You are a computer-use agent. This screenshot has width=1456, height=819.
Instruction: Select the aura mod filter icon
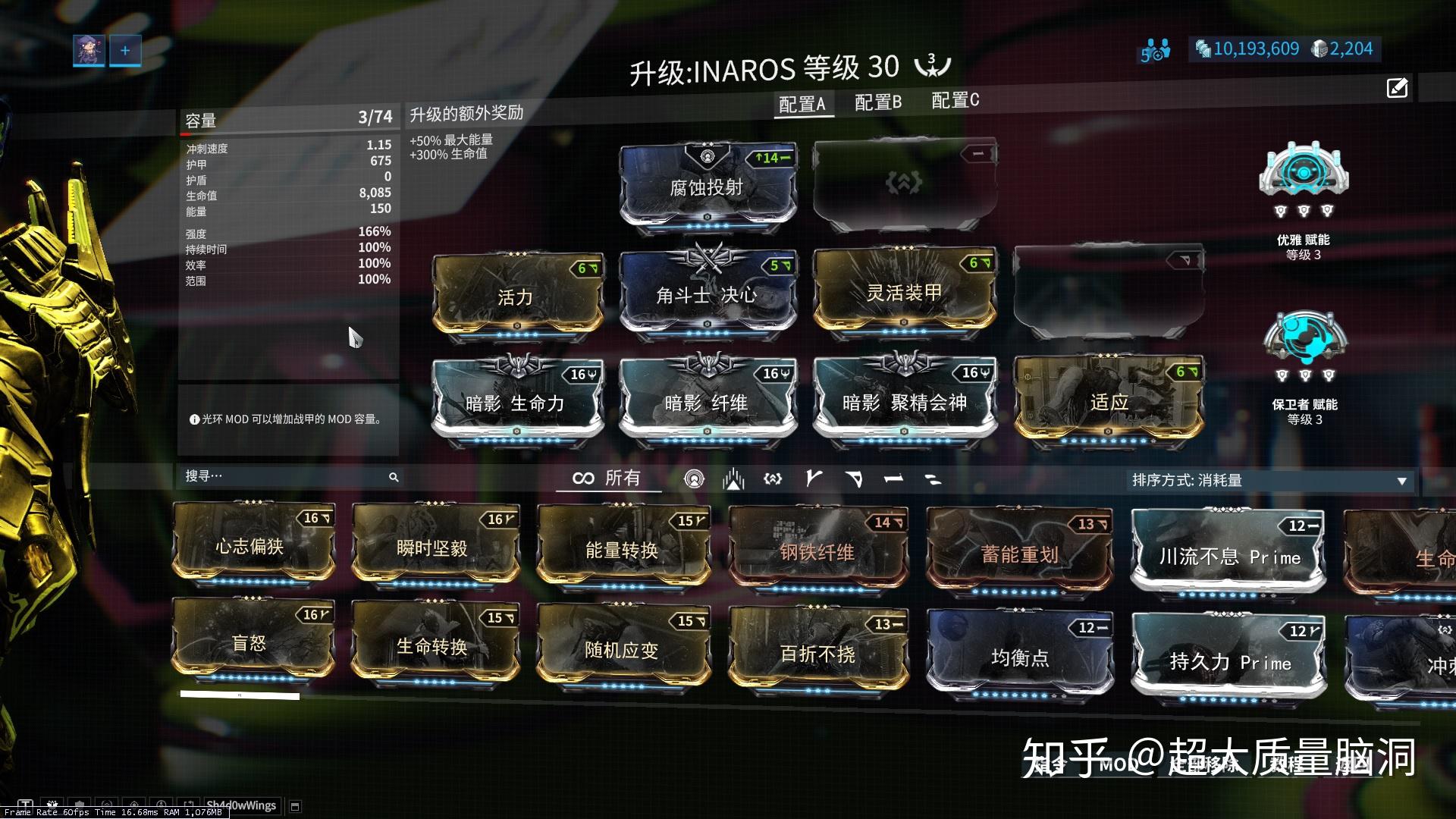(x=694, y=478)
